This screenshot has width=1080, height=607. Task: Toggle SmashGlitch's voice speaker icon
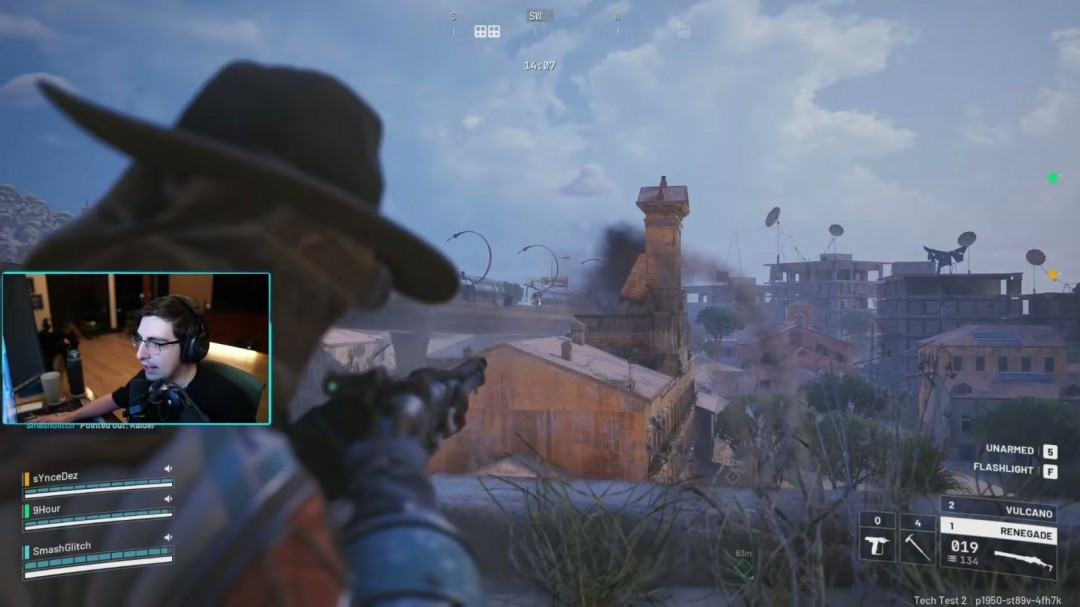pyautogui.click(x=168, y=537)
